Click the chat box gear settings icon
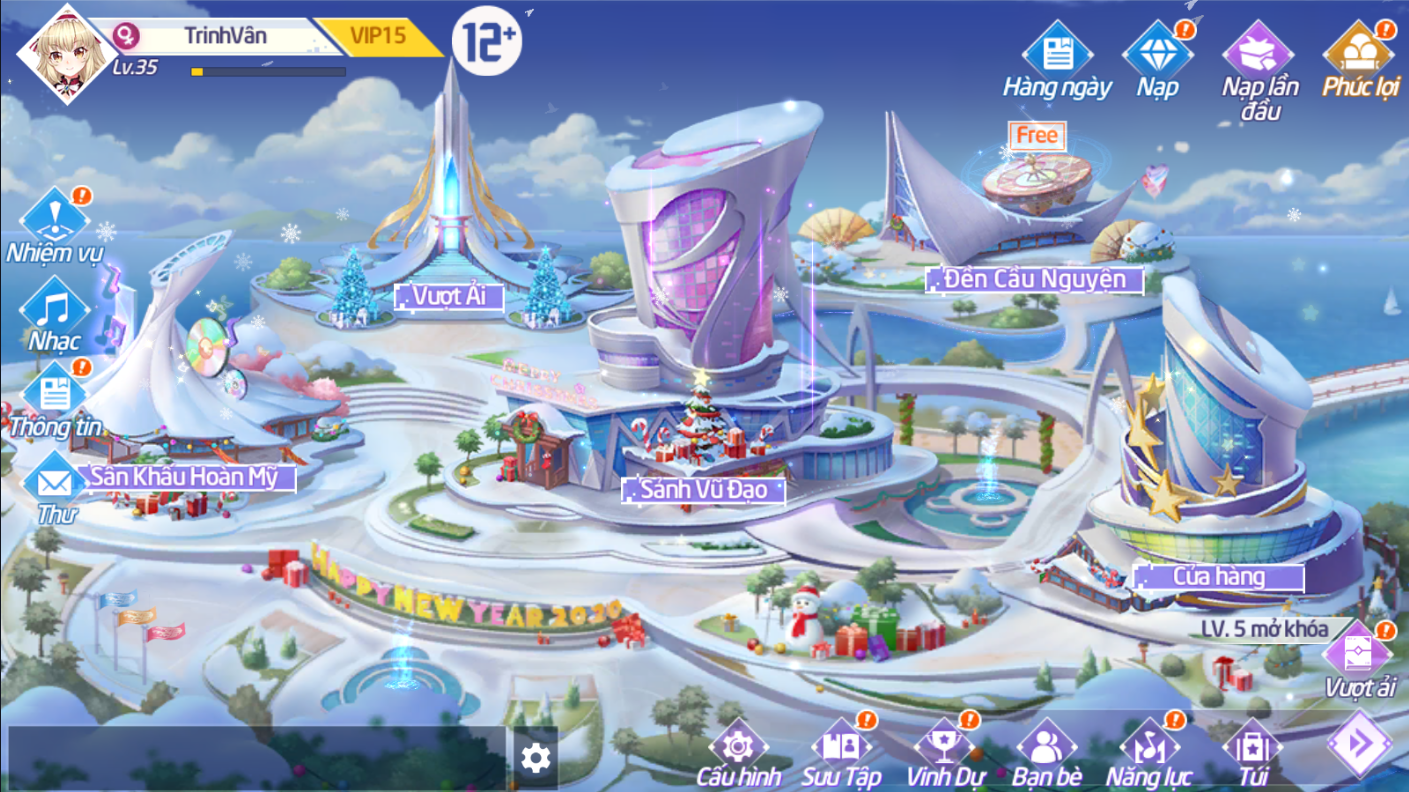The width and height of the screenshot is (1409, 792). (536, 758)
